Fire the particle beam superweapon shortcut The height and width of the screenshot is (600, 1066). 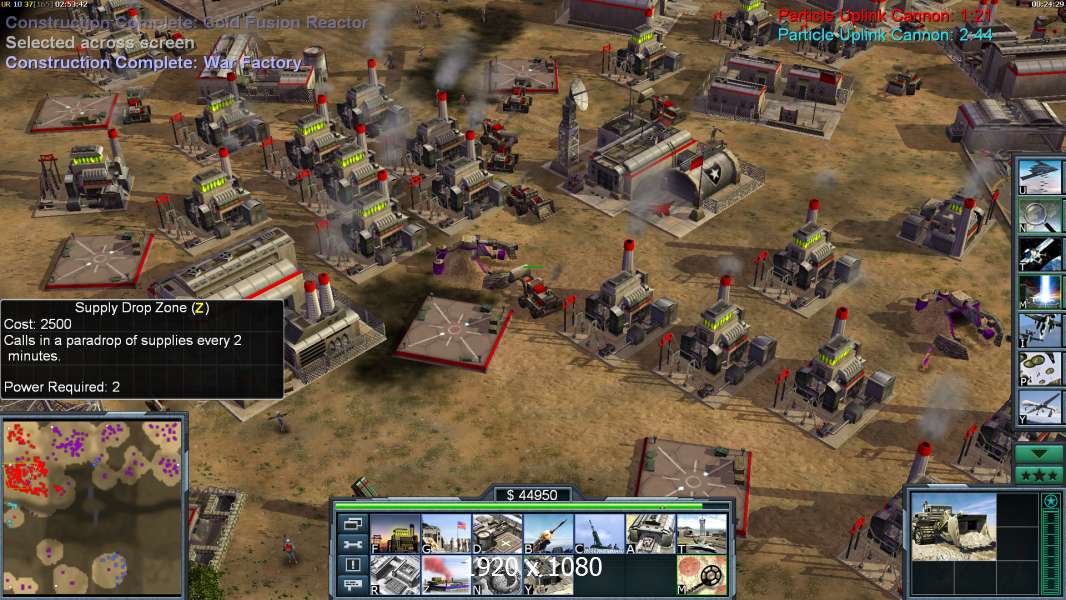pos(1039,291)
